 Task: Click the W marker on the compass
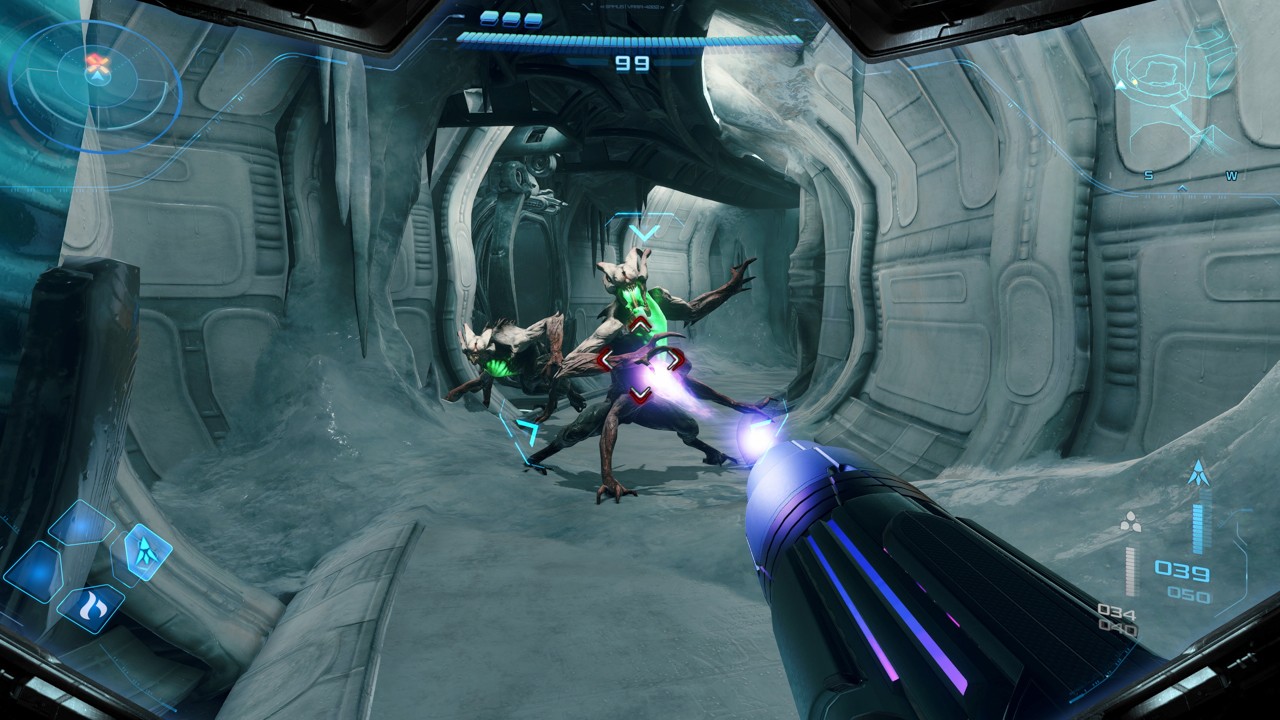point(1232,176)
